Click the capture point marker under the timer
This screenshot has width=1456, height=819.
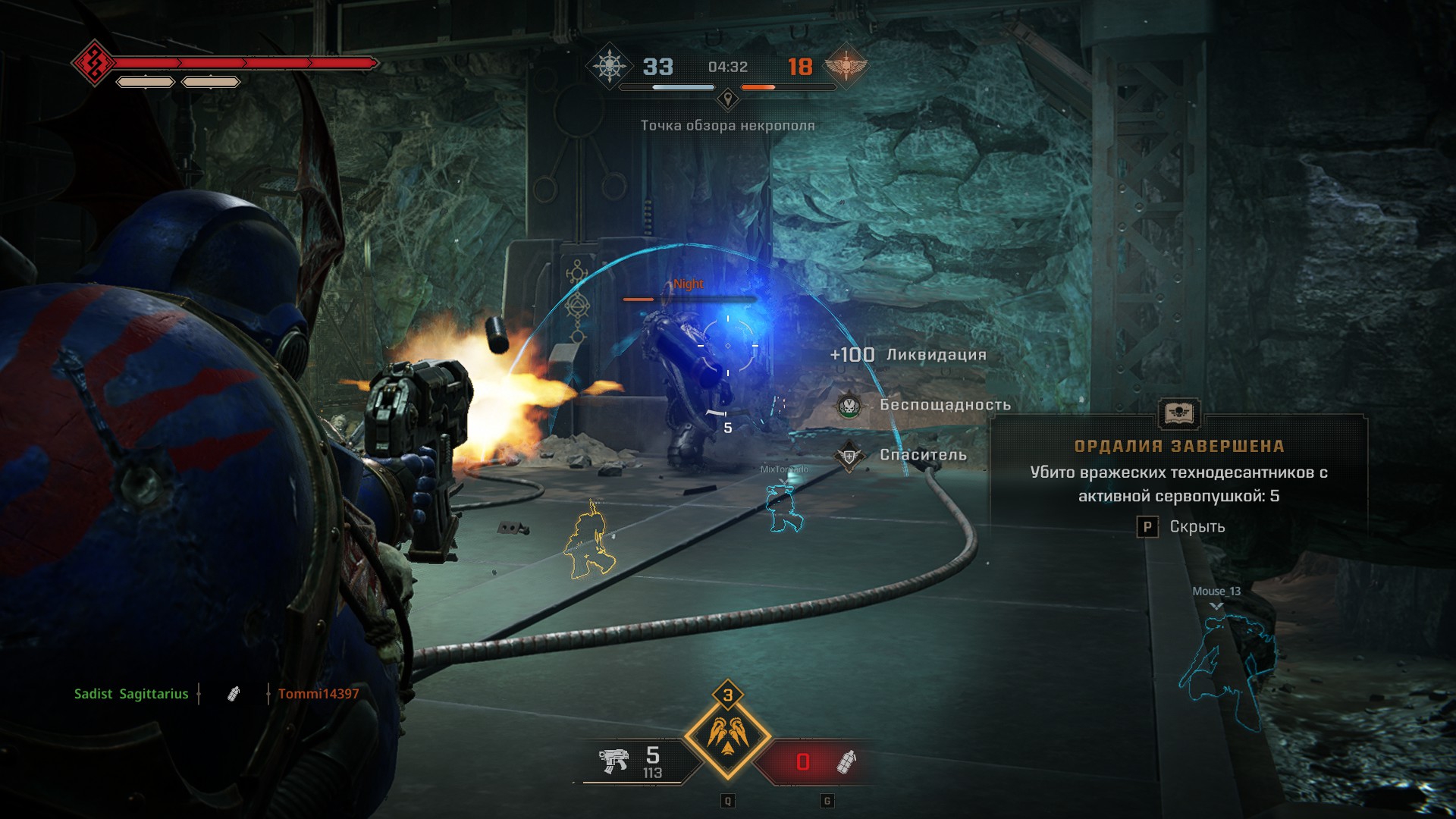[x=728, y=99]
